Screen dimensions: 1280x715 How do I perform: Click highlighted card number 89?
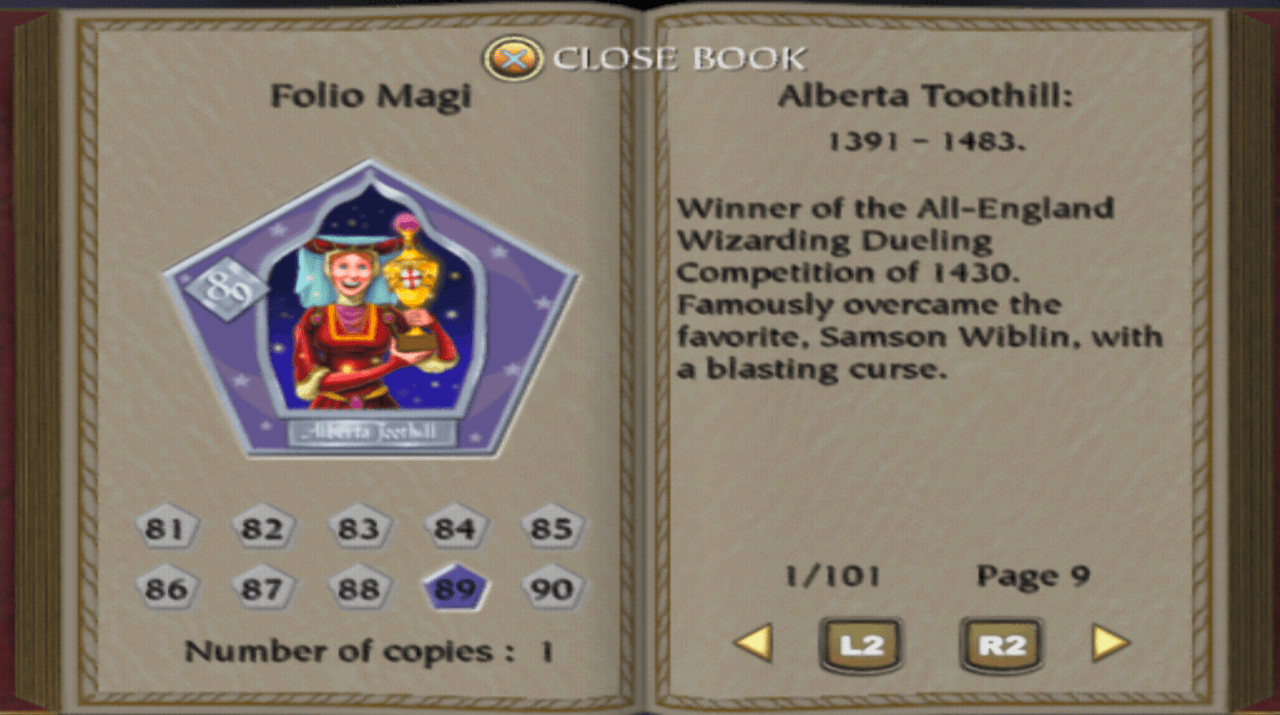pyautogui.click(x=455, y=589)
